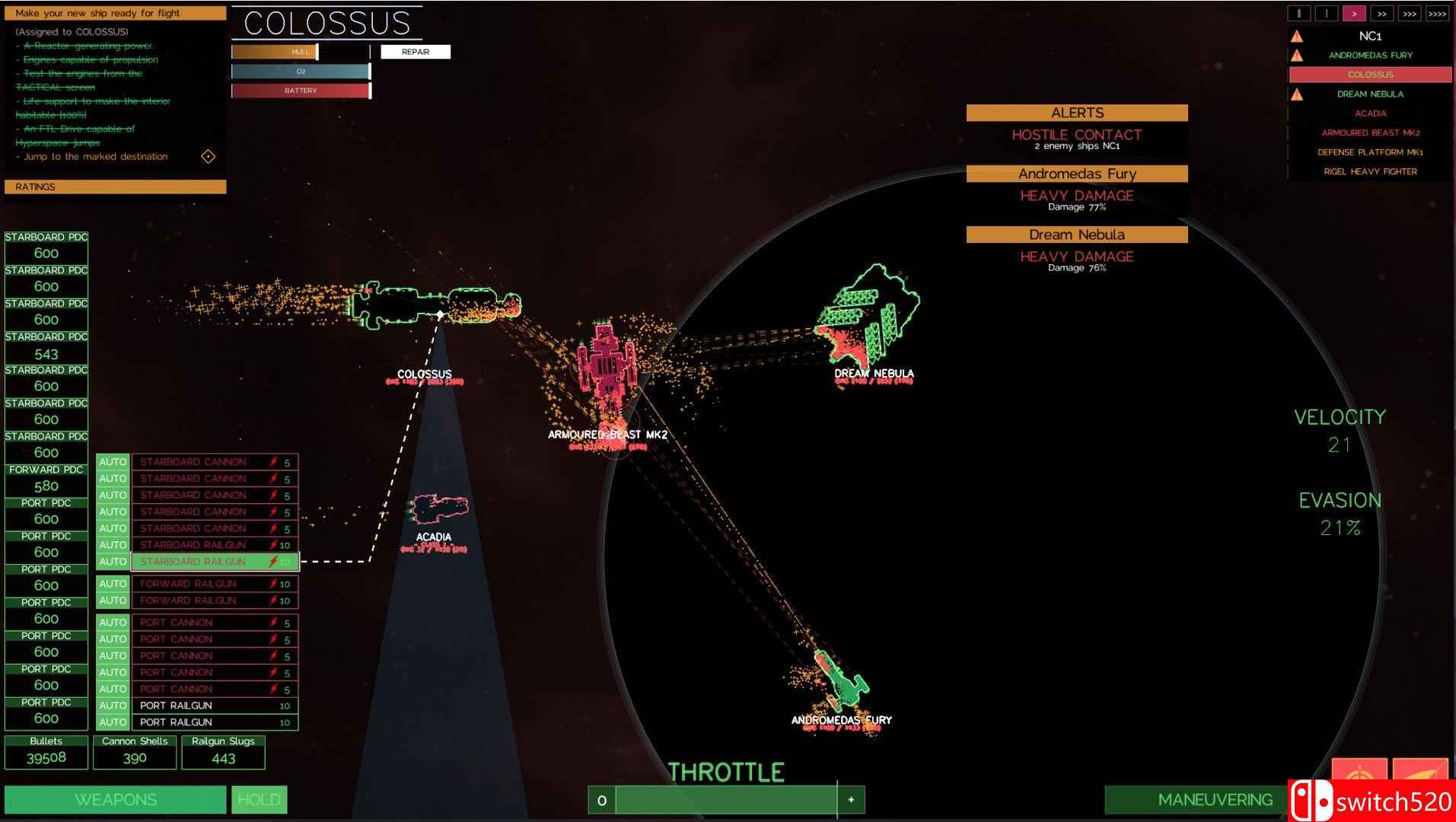
Task: Select DREAM NEBULA in the ship list
Action: click(1370, 94)
